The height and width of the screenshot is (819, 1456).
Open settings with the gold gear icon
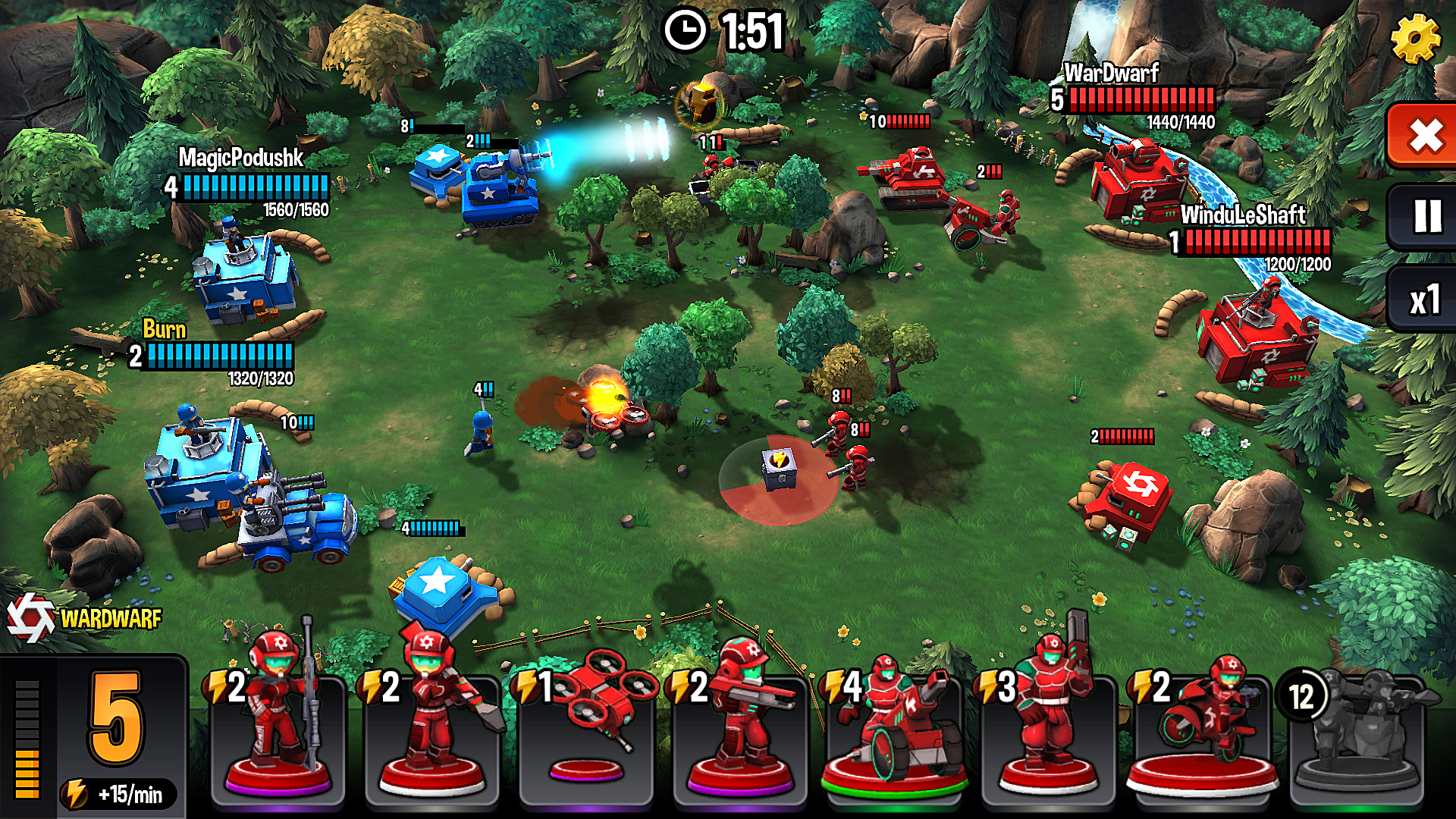click(x=1415, y=38)
